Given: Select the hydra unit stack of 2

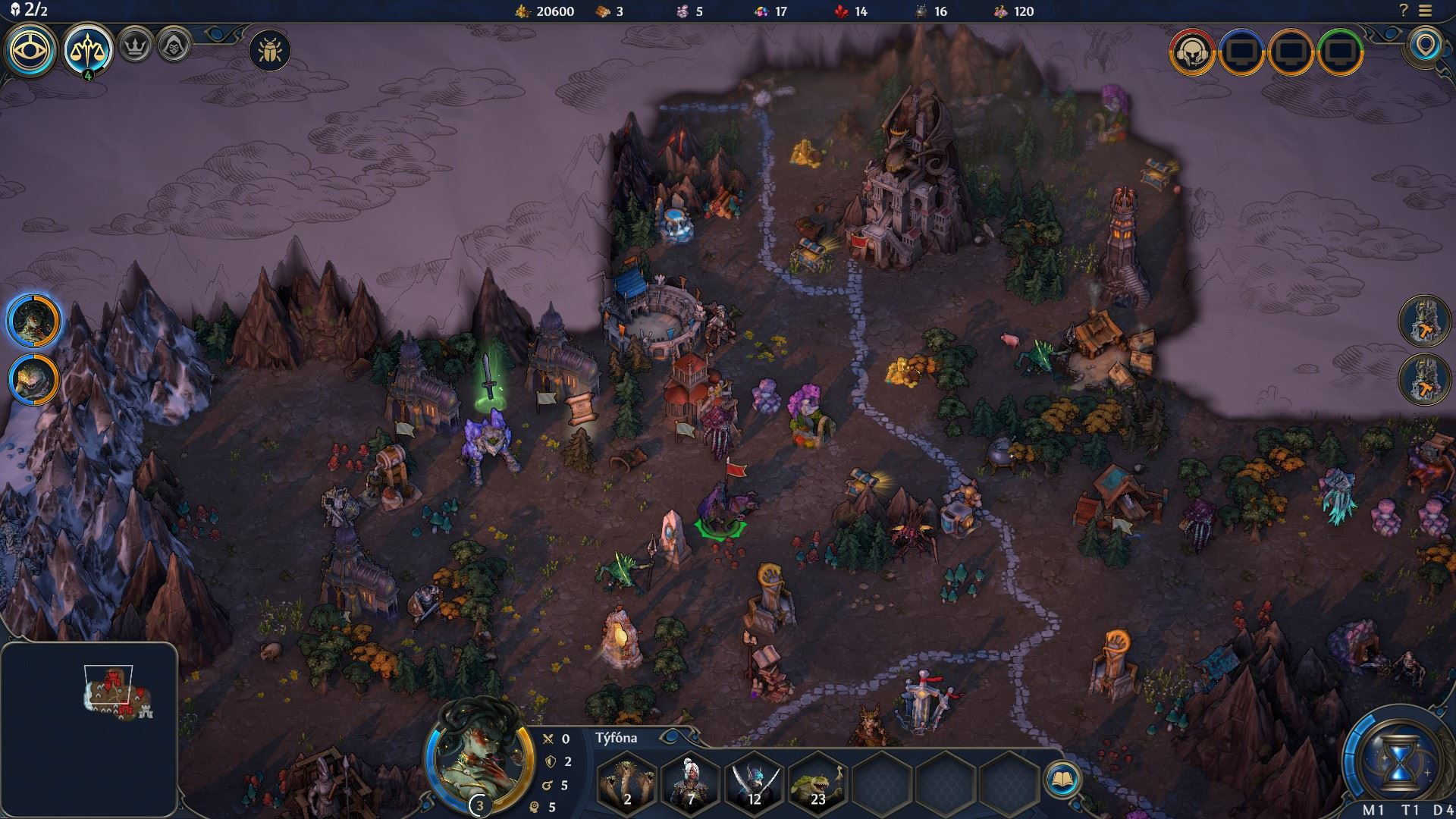Looking at the screenshot, I should pyautogui.click(x=626, y=780).
